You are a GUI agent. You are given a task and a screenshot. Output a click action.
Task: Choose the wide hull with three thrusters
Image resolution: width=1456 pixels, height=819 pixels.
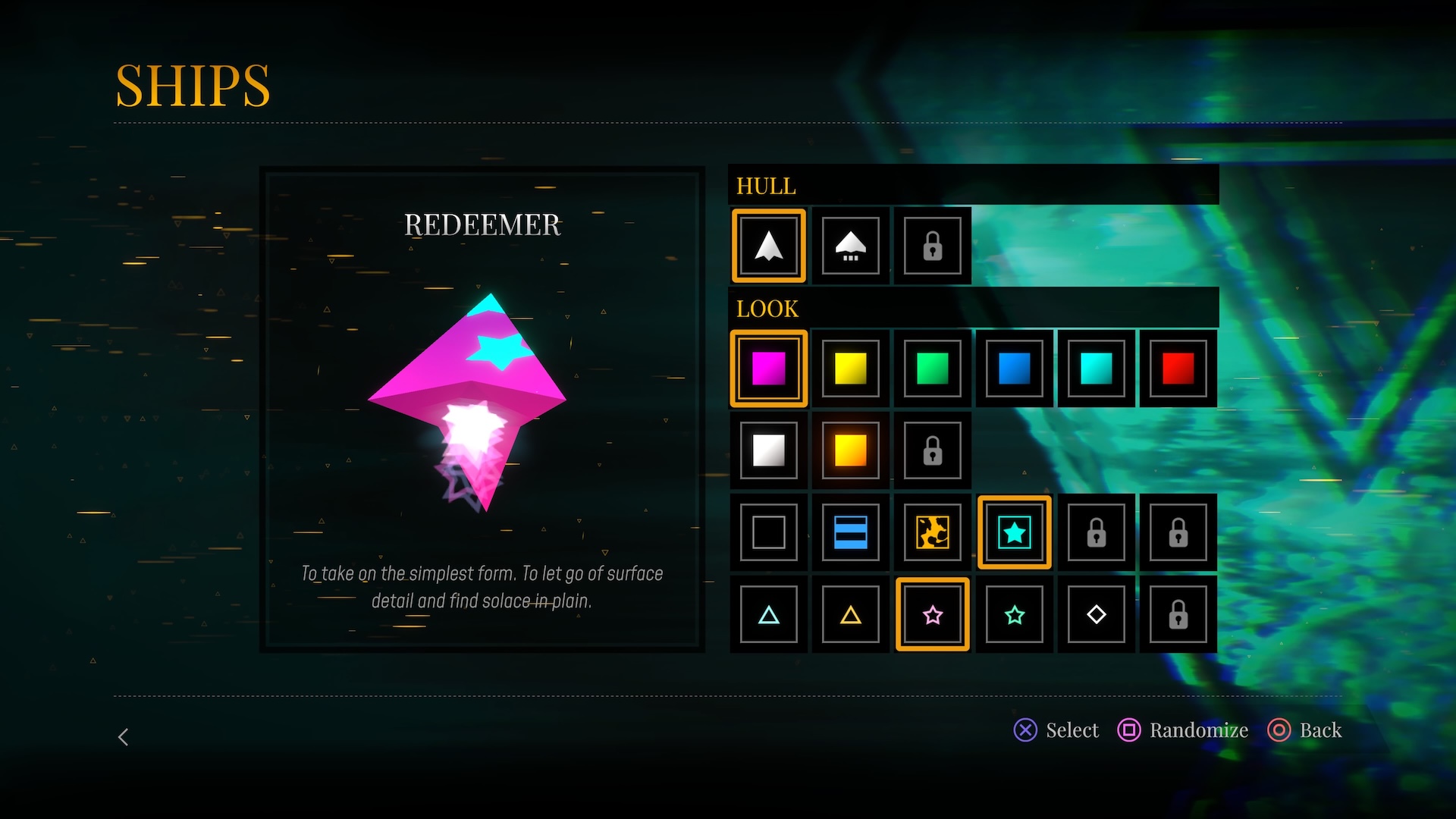click(850, 246)
